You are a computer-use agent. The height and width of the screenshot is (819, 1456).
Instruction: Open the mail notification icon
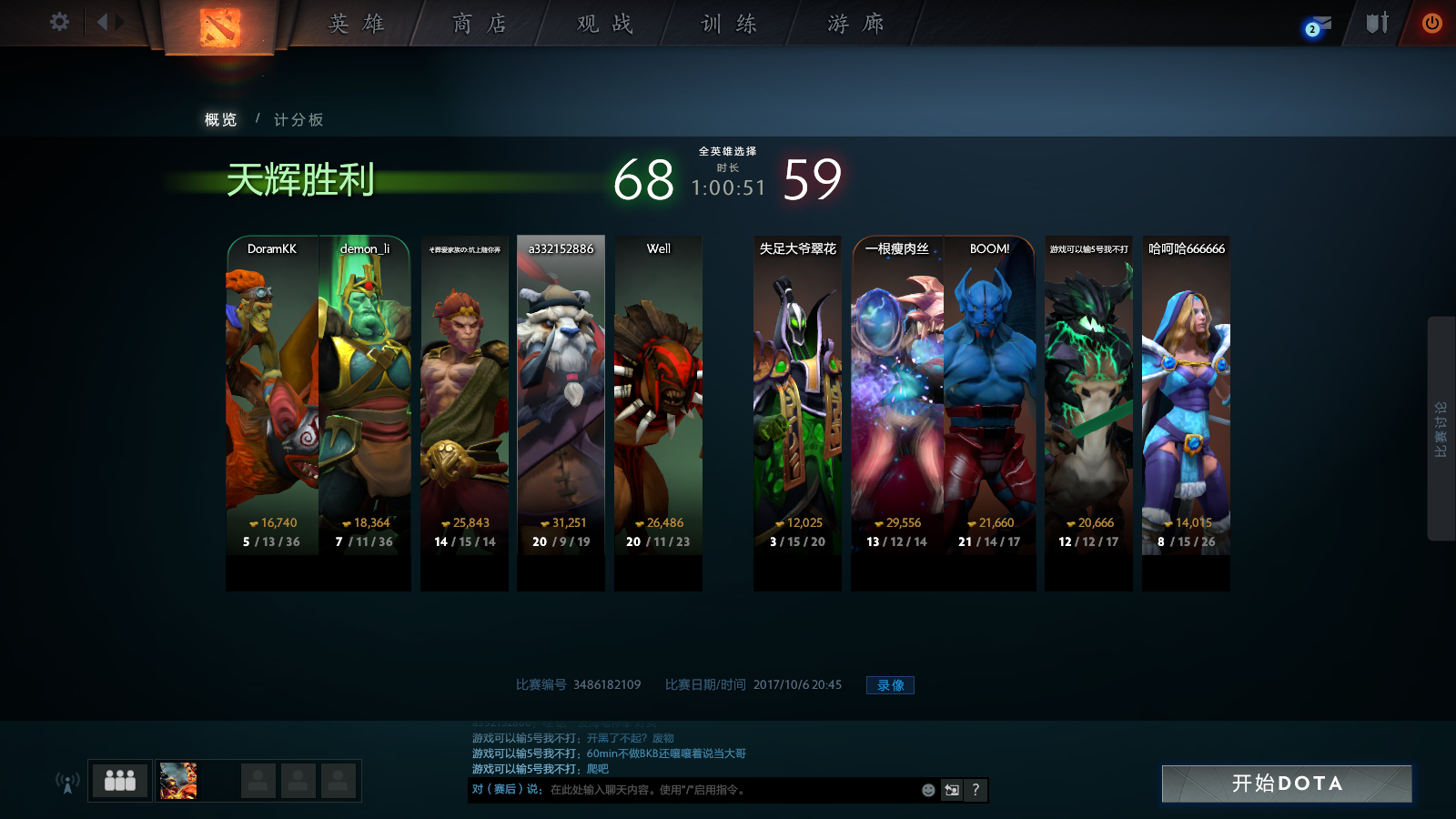pos(1317,25)
